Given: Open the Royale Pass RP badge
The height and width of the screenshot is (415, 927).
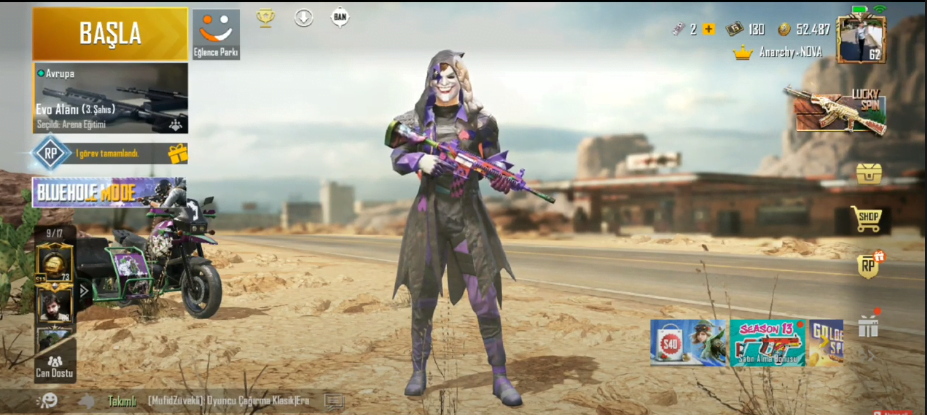Looking at the screenshot, I should click(868, 265).
